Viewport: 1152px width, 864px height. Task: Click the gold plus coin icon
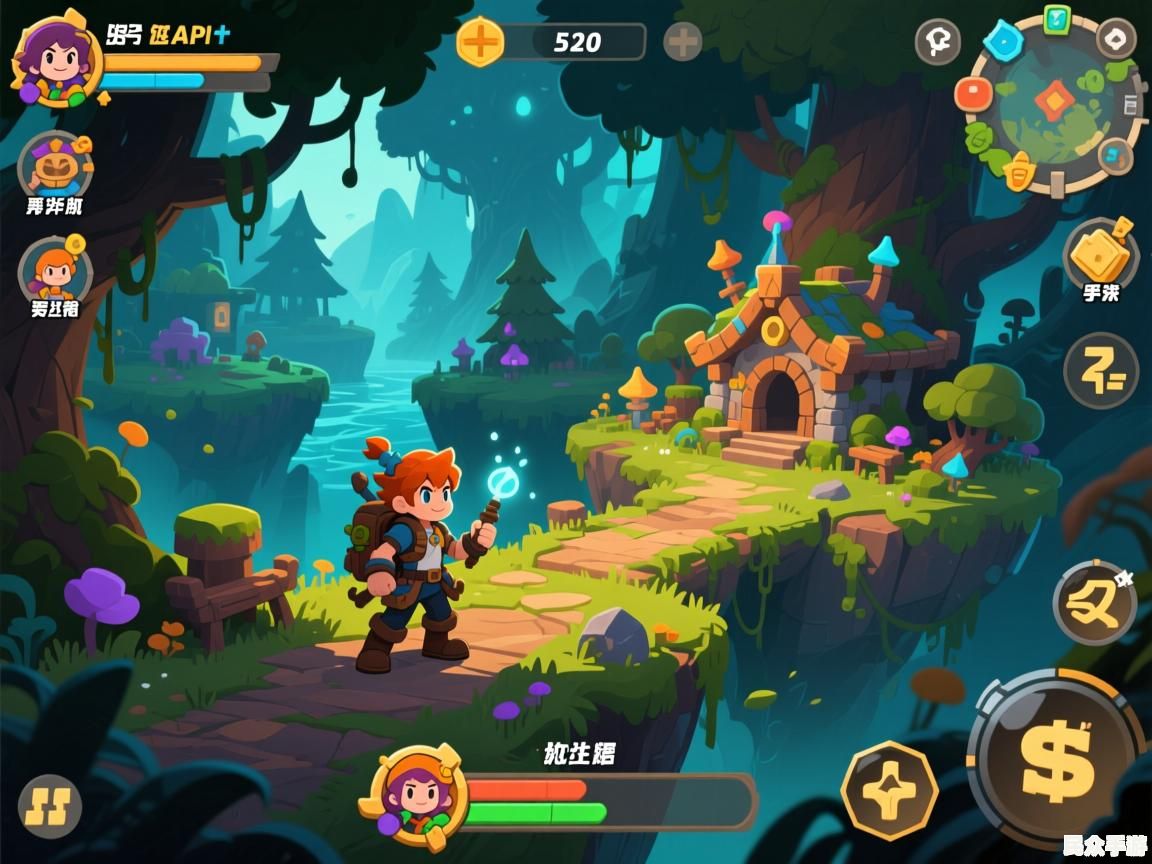(x=480, y=42)
